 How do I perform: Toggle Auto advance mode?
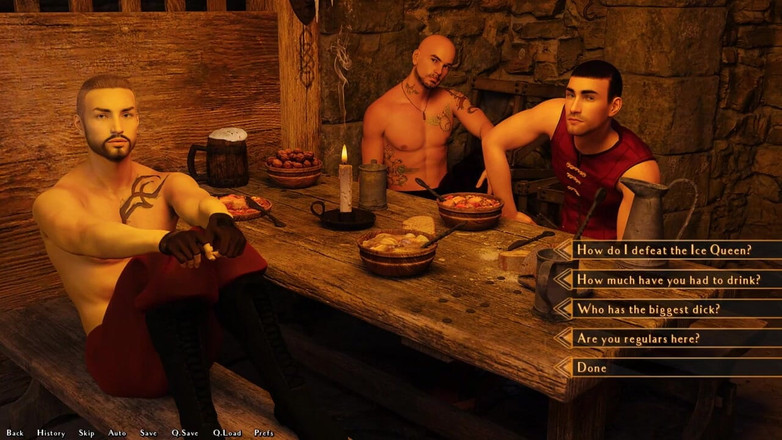(117, 433)
